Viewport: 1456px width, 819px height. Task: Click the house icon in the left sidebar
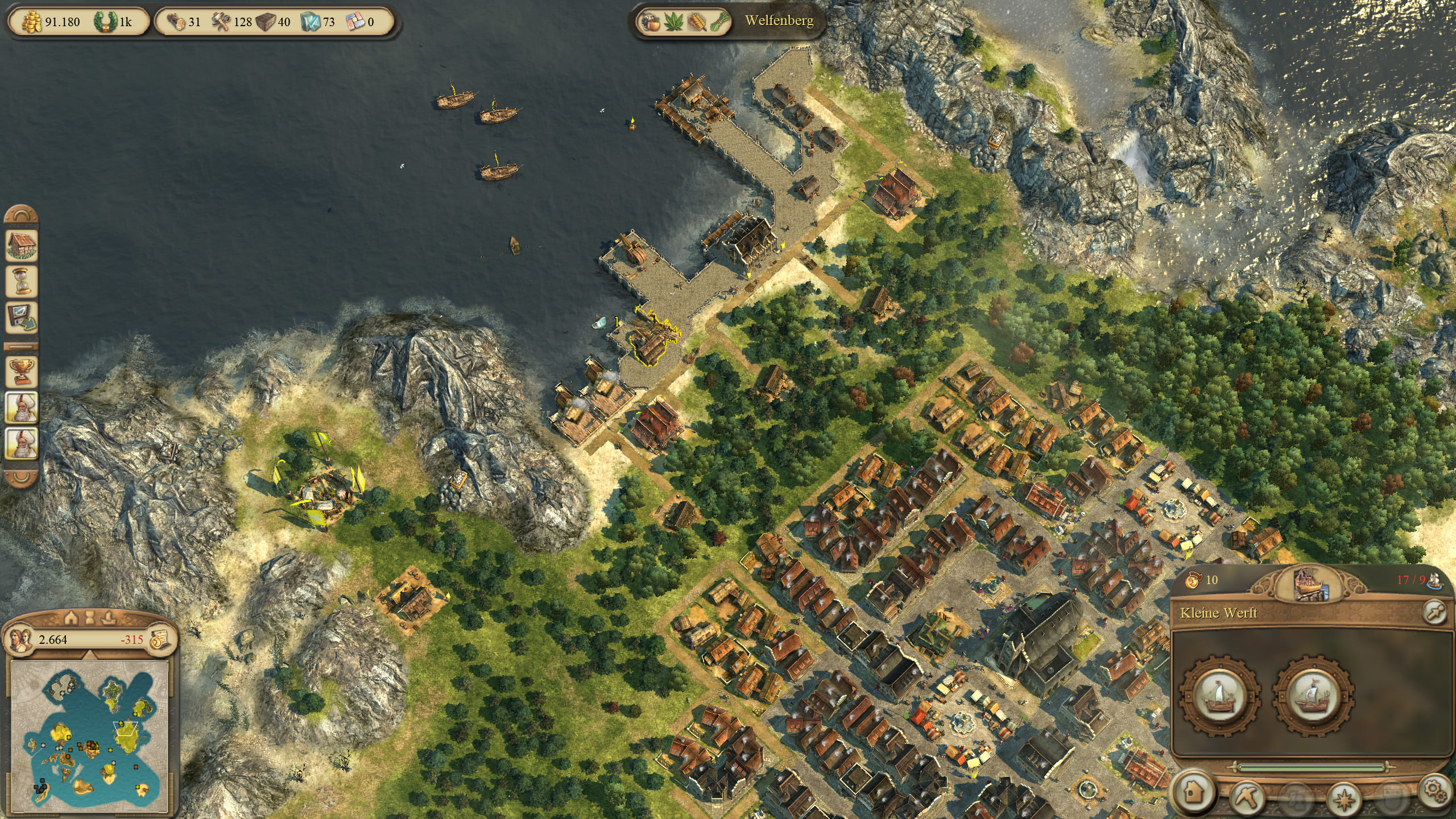(22, 245)
